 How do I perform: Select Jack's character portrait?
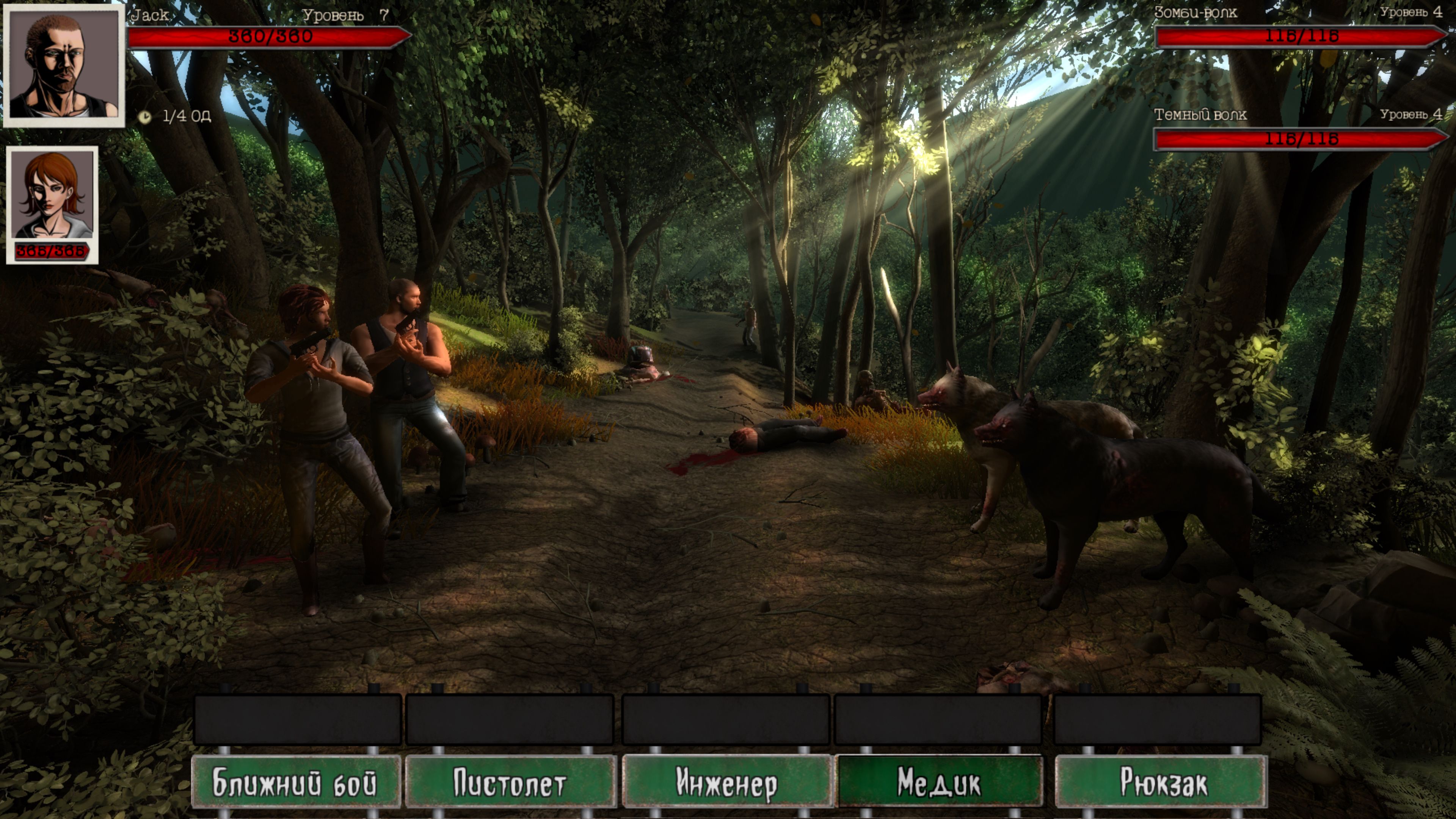point(64,65)
